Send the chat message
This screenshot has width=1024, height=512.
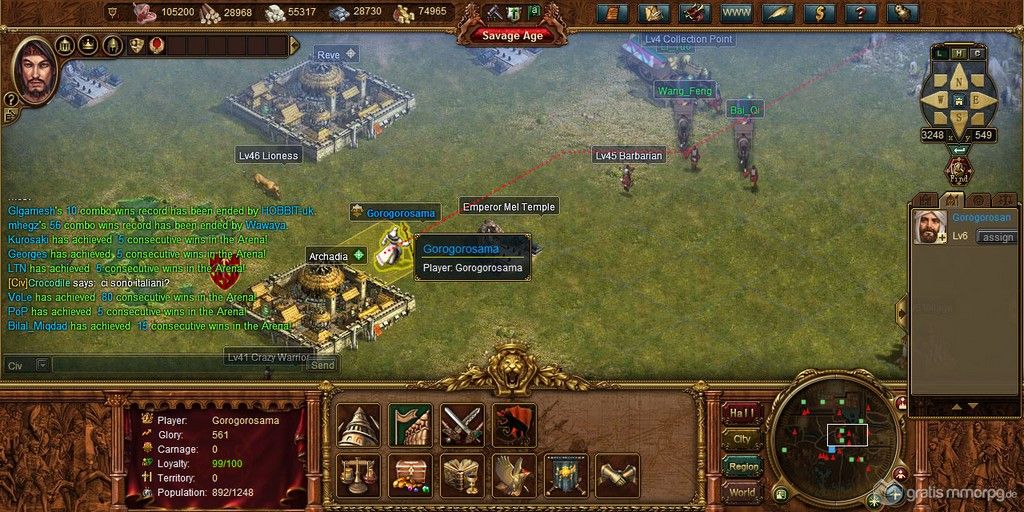(x=322, y=365)
